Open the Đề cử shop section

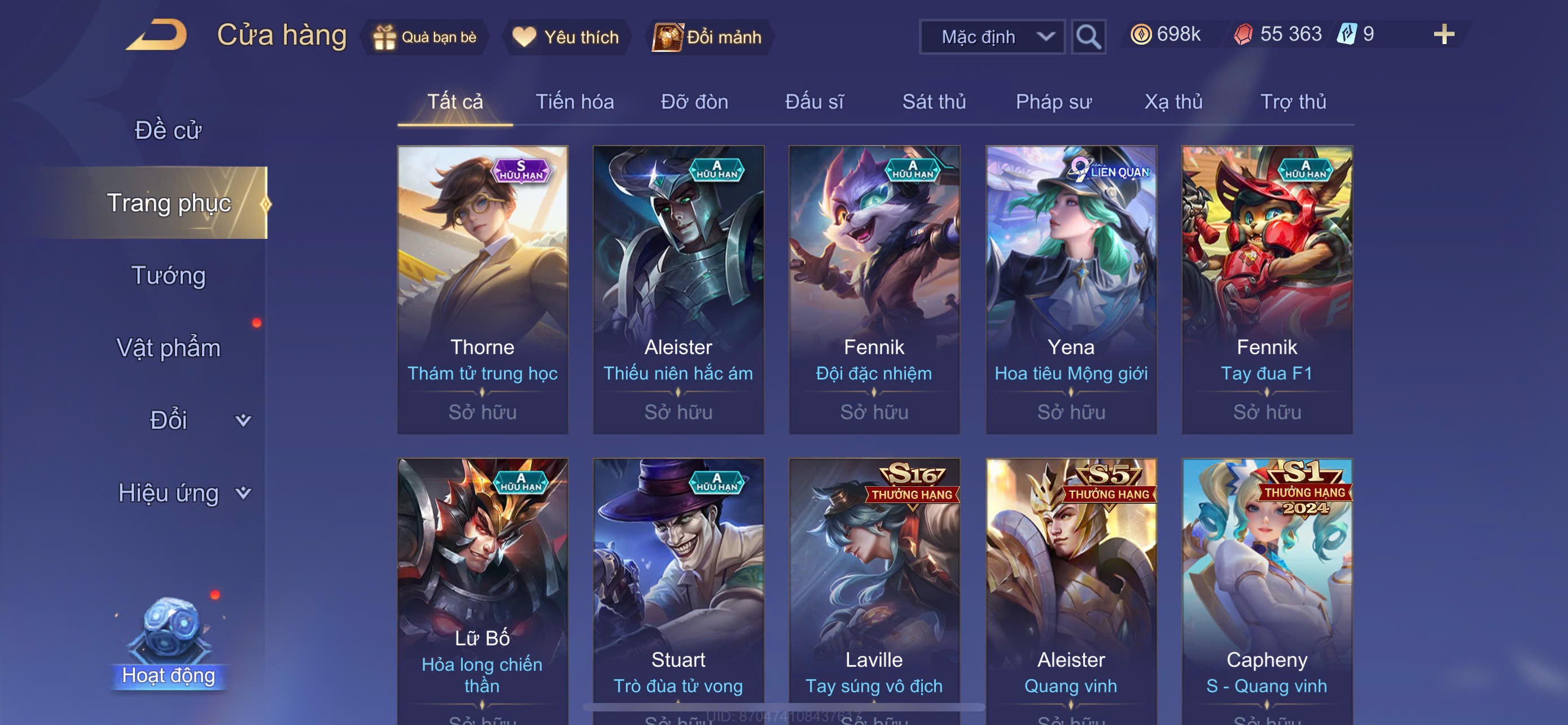coord(168,130)
